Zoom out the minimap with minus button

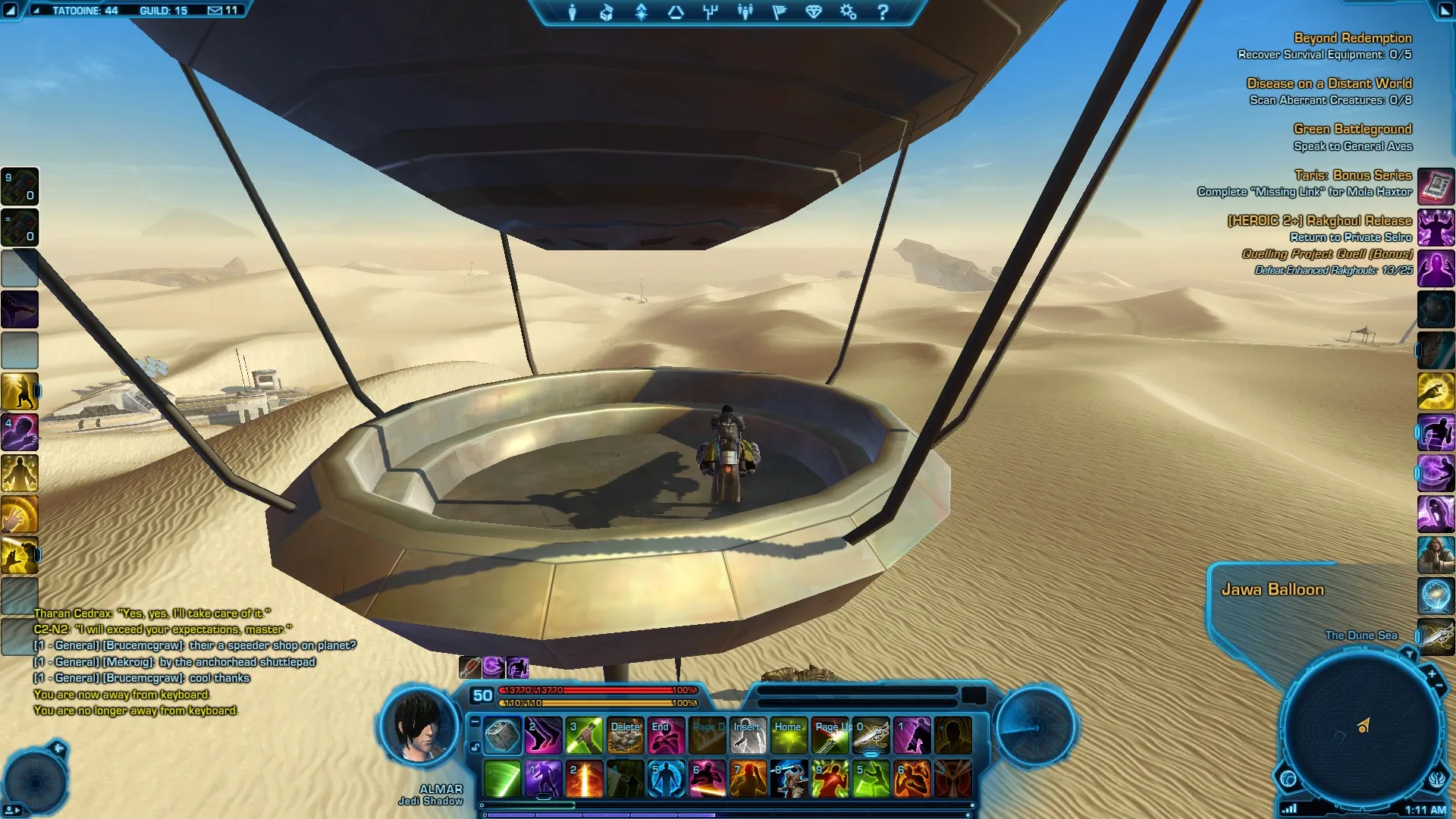tap(1439, 686)
